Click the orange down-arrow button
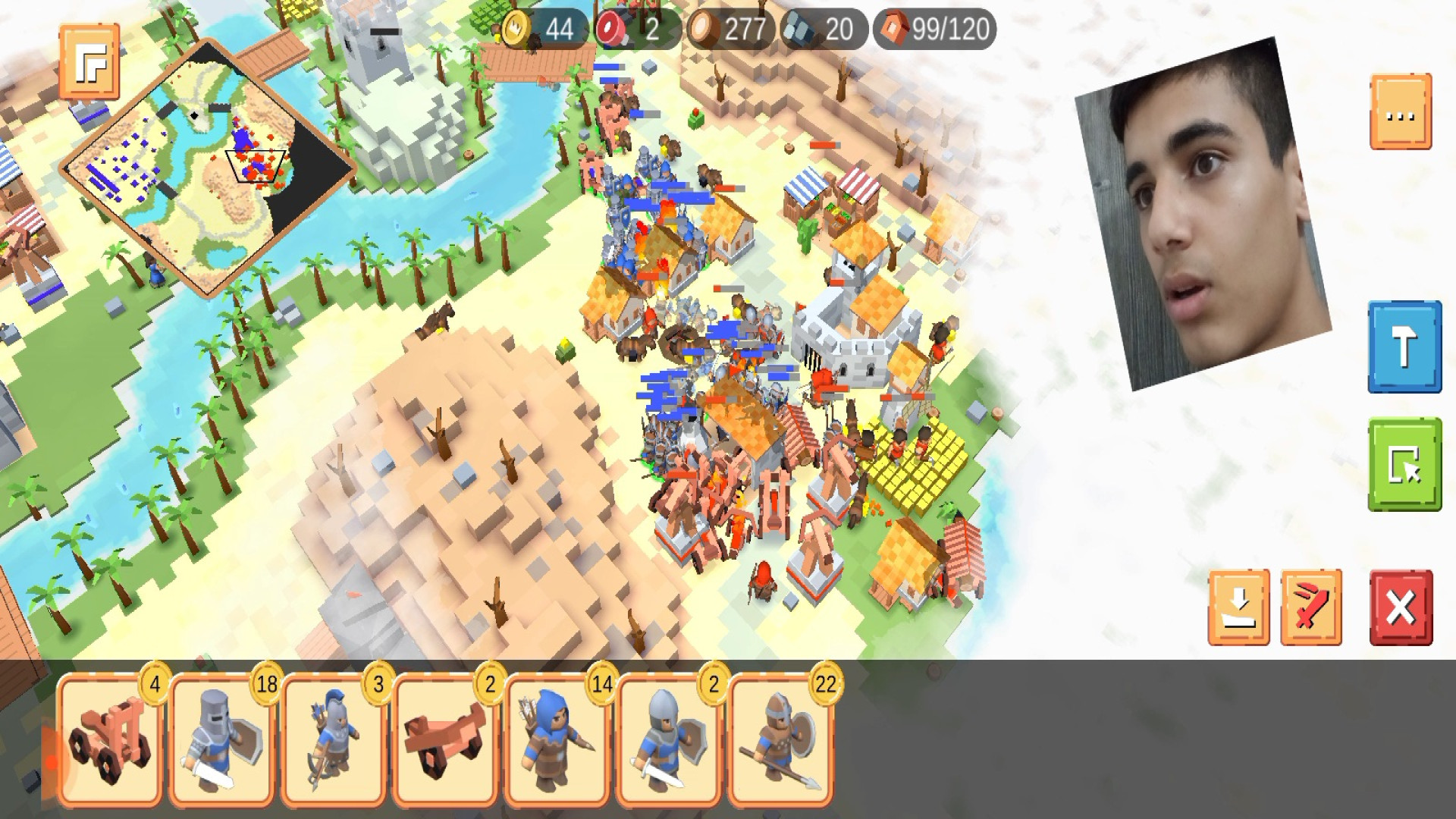This screenshot has width=1456, height=819. (x=1238, y=607)
